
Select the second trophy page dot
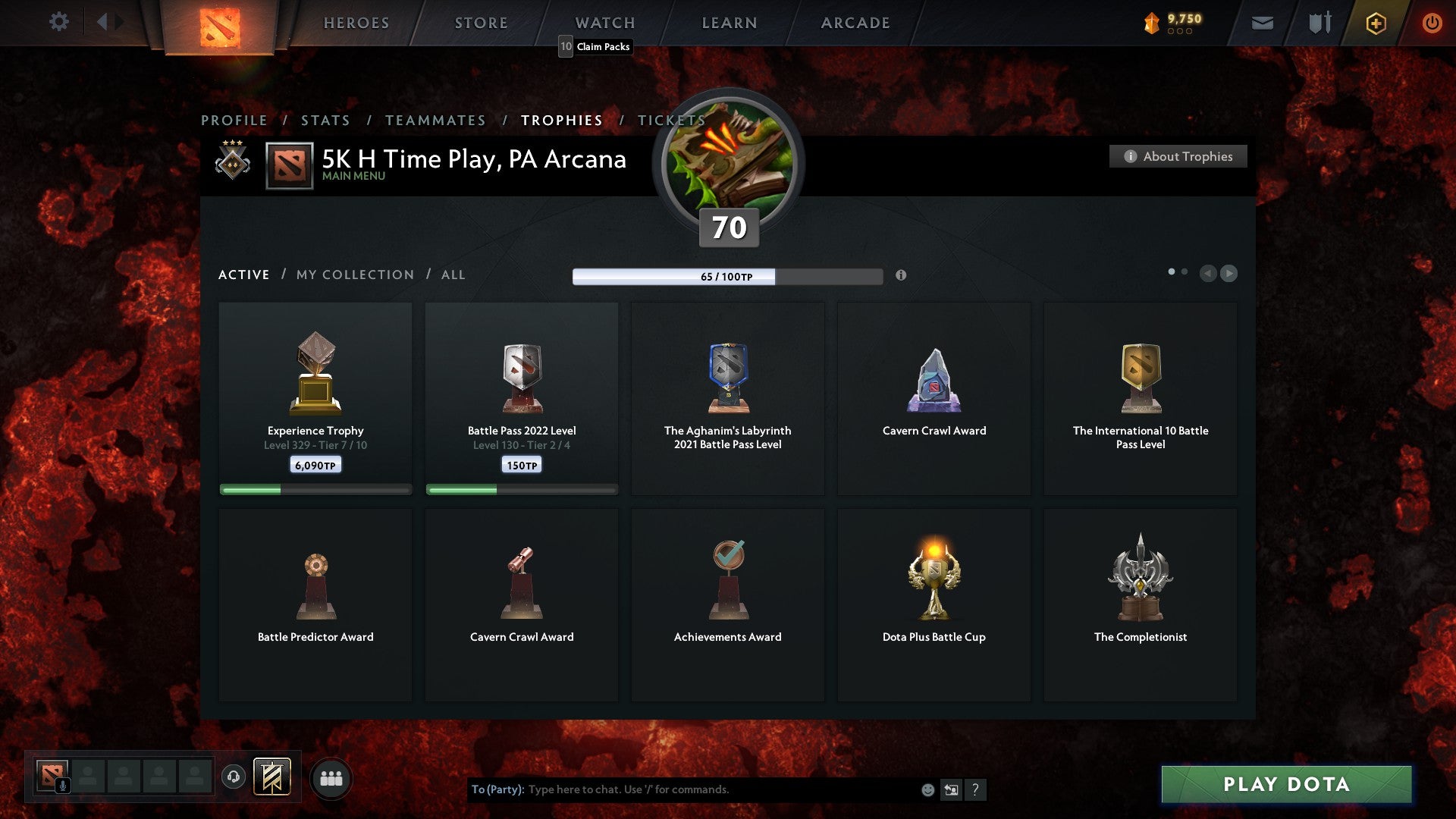click(1184, 270)
